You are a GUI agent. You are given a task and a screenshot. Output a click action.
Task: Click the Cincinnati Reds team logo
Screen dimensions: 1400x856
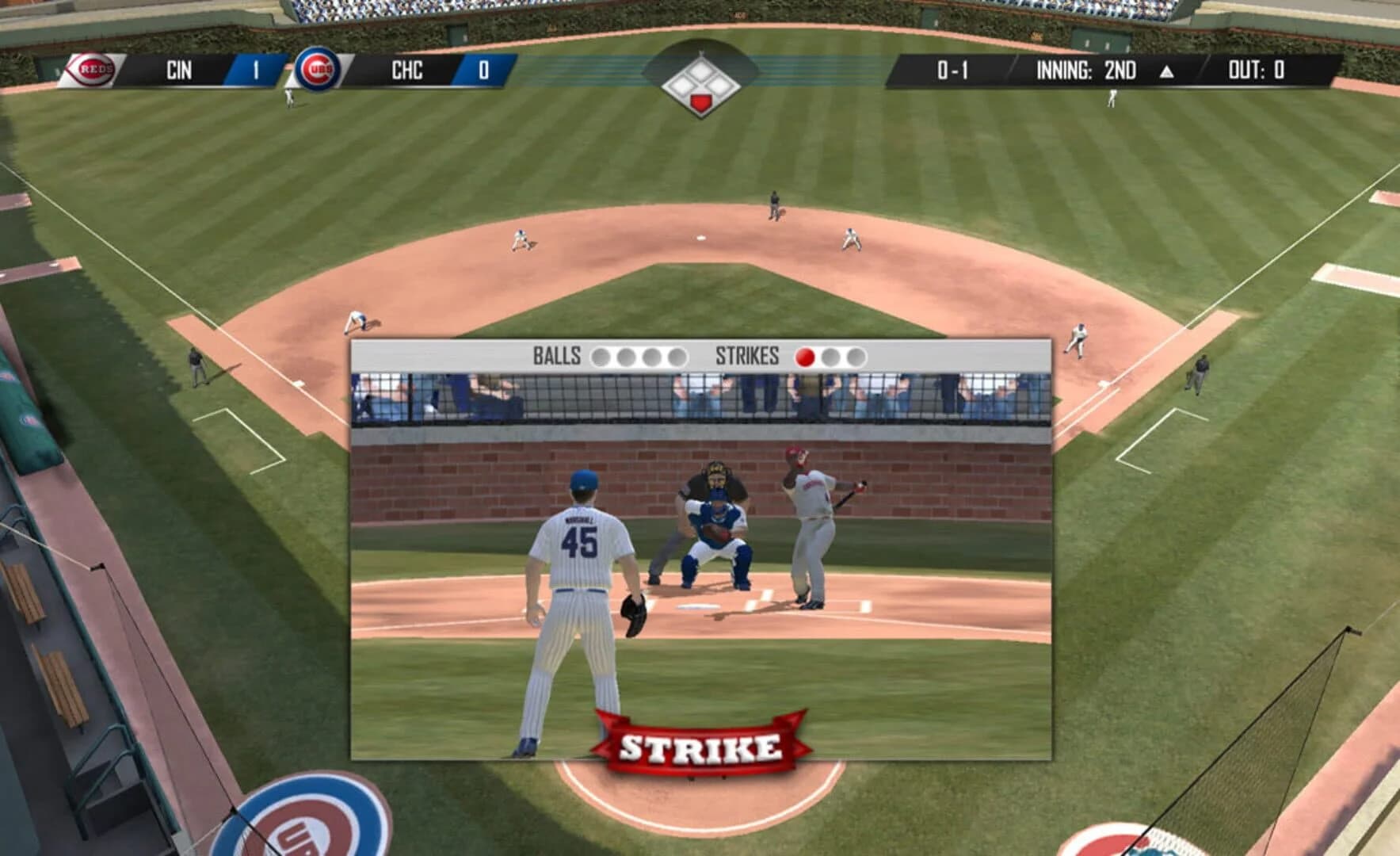[93, 69]
